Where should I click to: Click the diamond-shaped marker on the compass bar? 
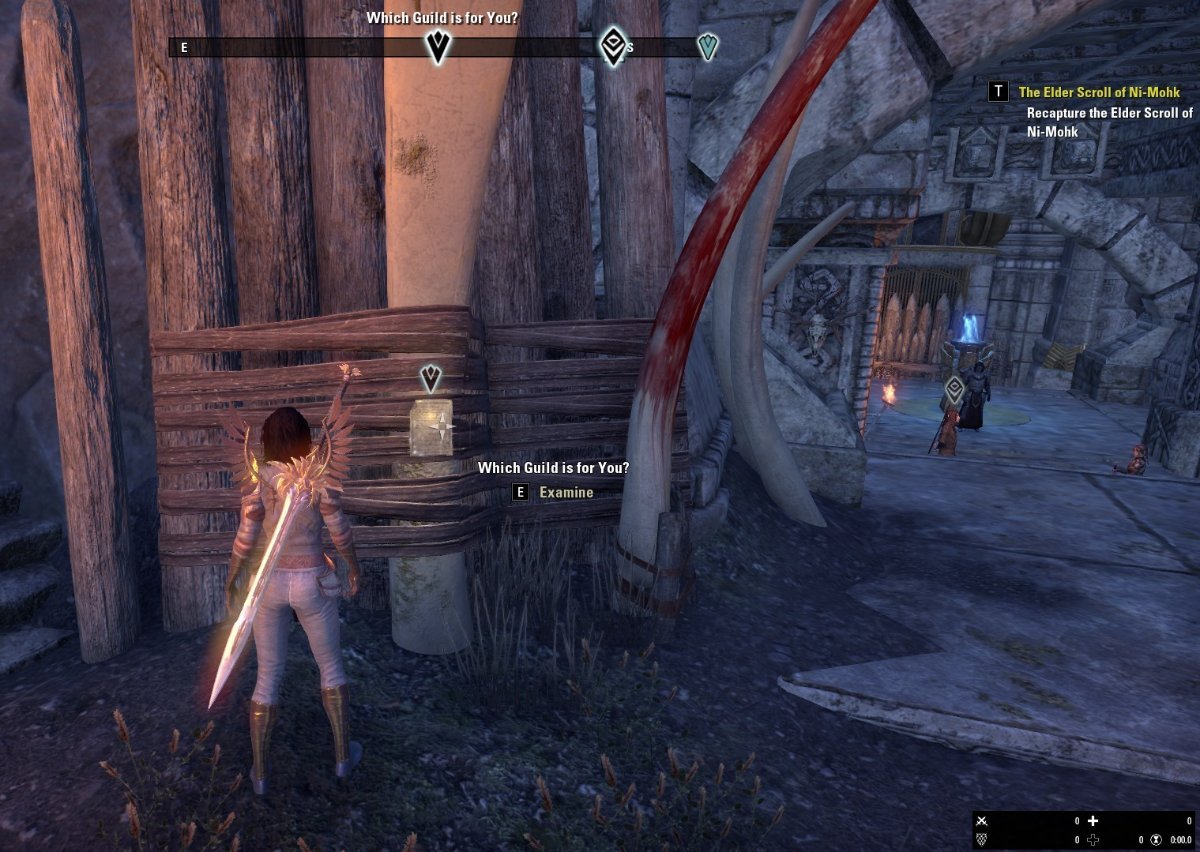(613, 46)
